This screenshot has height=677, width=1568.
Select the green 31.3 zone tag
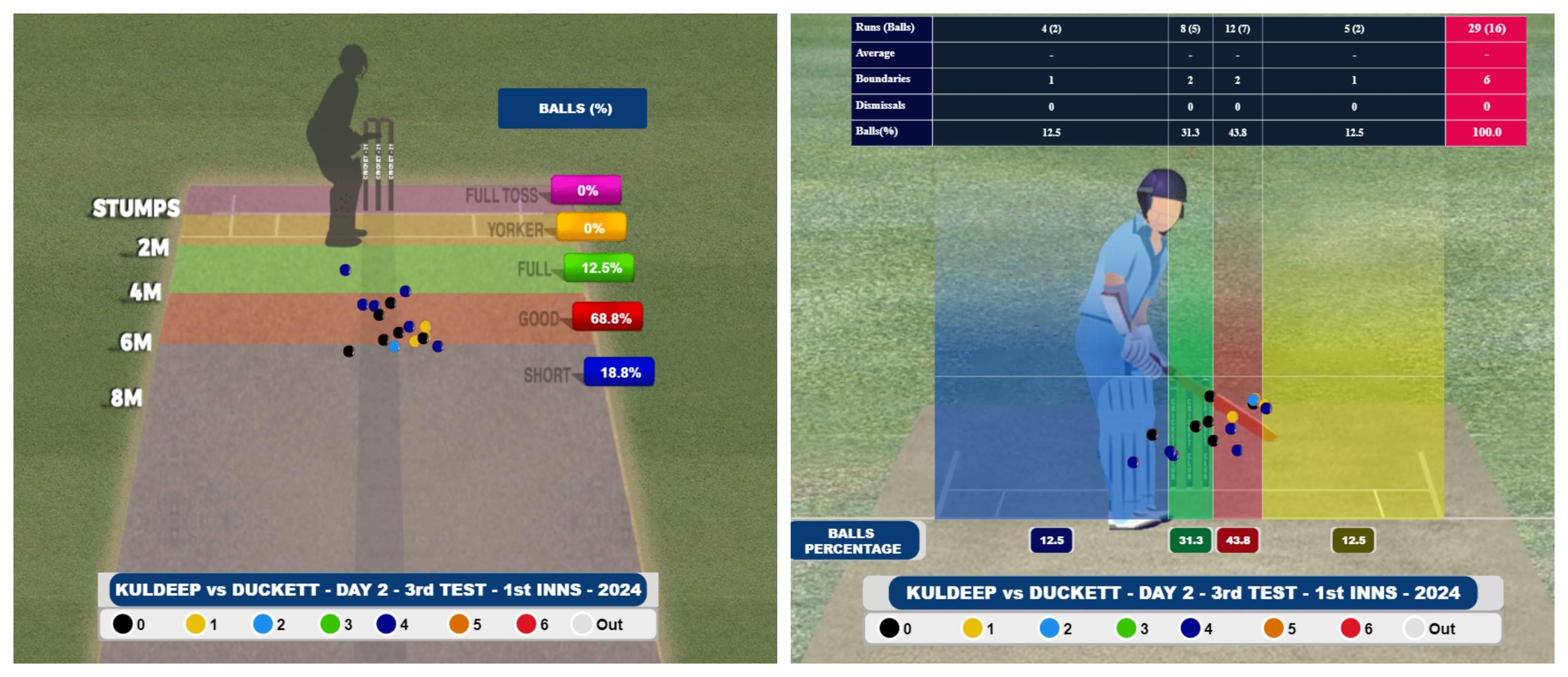pos(1190,541)
